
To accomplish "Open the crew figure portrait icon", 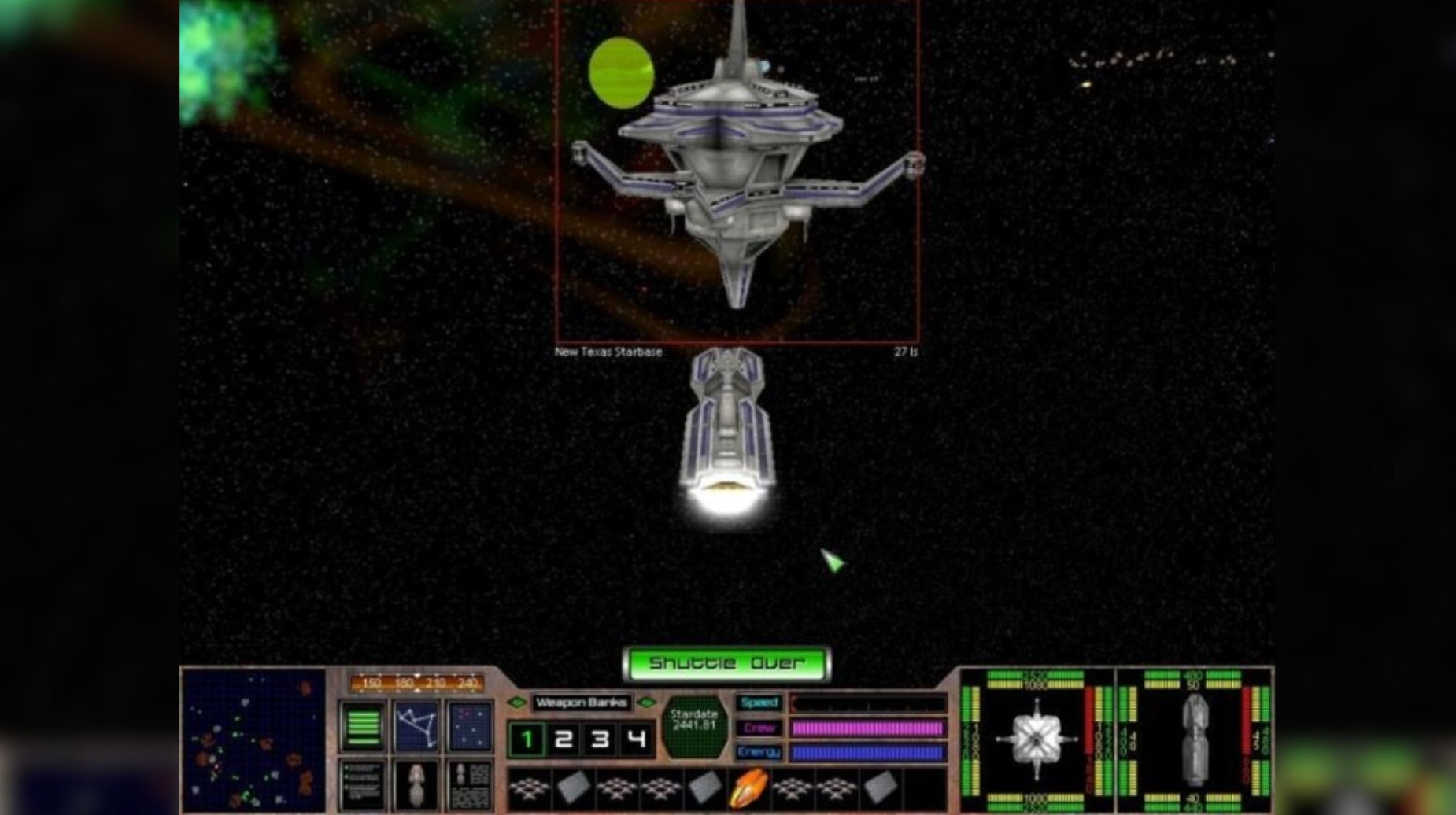I will point(416,784).
